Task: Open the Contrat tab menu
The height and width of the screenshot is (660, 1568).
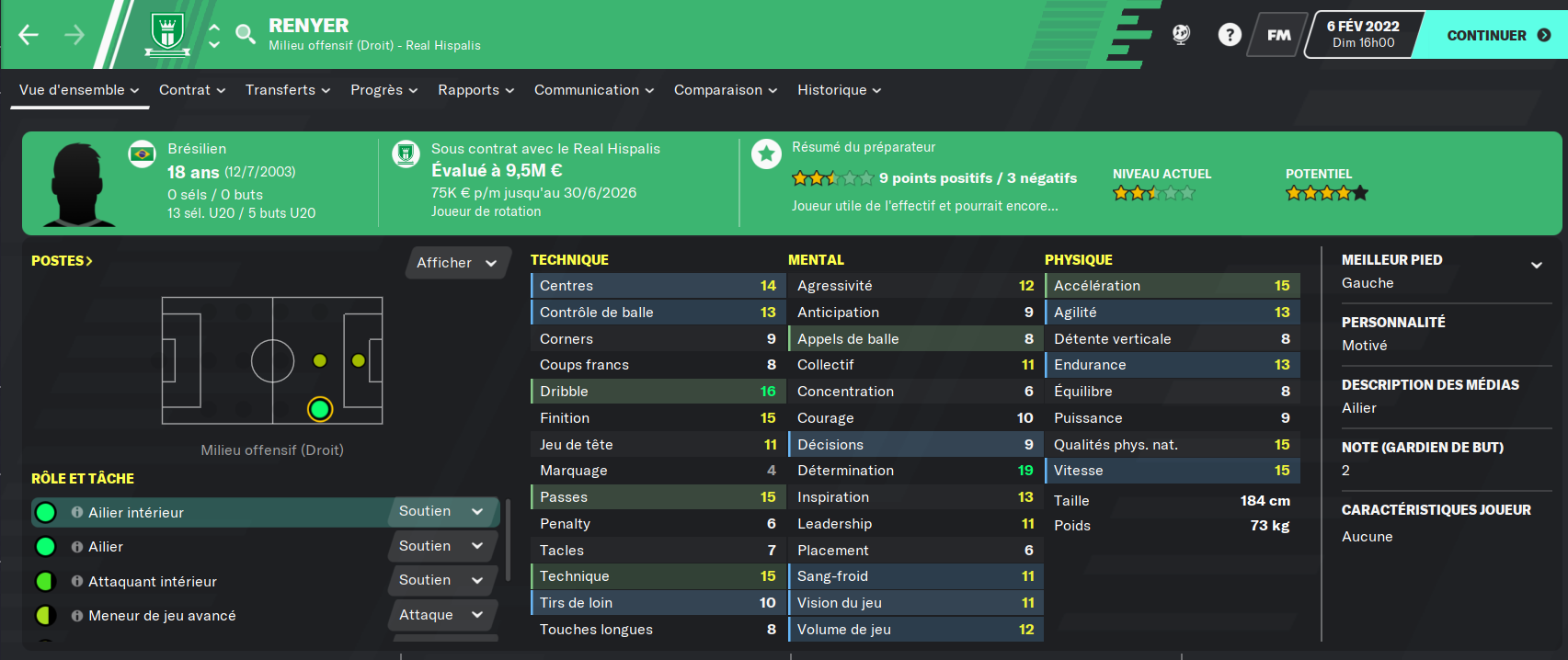Action: click(192, 90)
